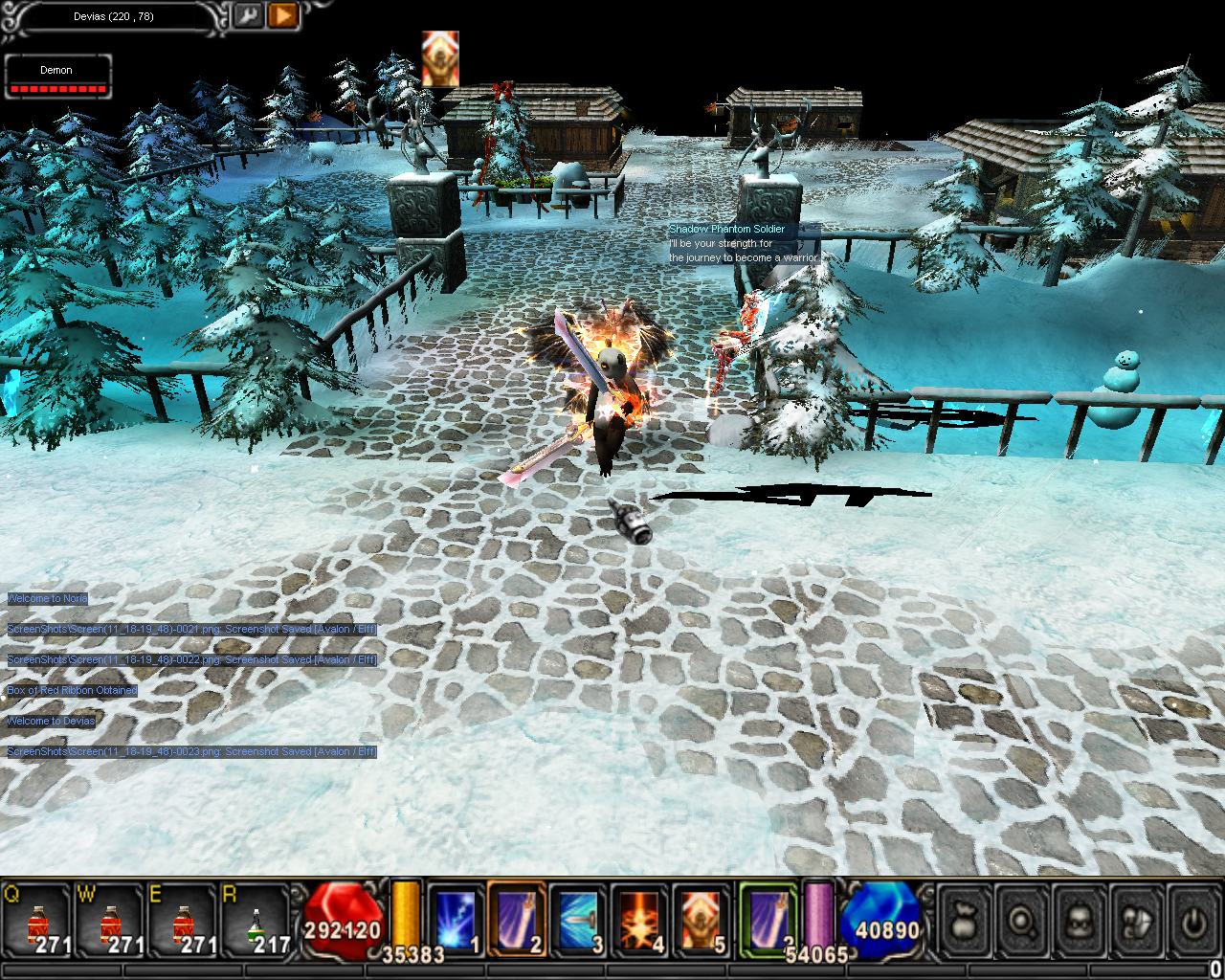Choose the orange-framed sword skill in slot 2
This screenshot has height=980, width=1225.
pyautogui.click(x=517, y=921)
